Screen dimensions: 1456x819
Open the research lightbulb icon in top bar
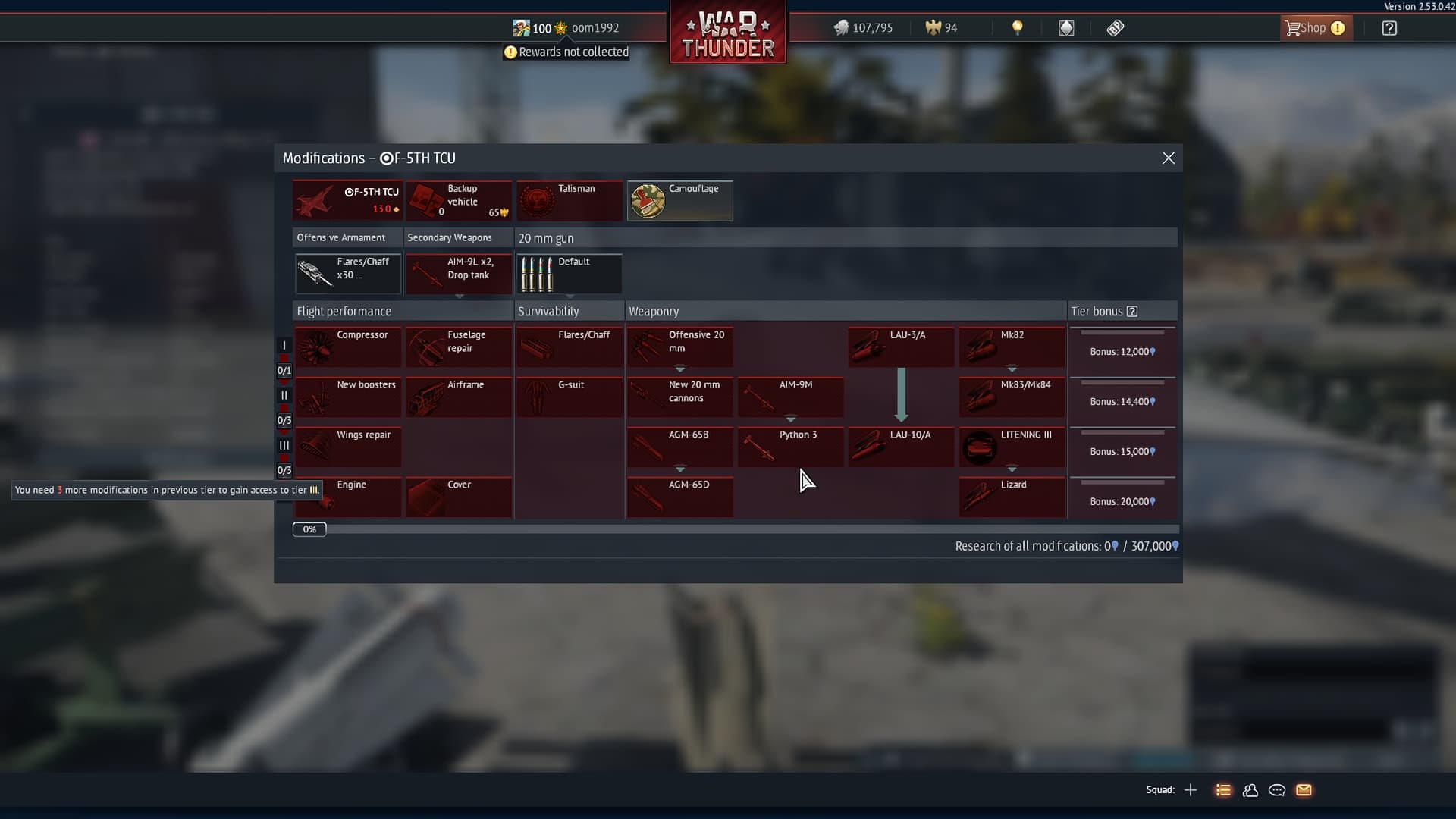click(1017, 27)
